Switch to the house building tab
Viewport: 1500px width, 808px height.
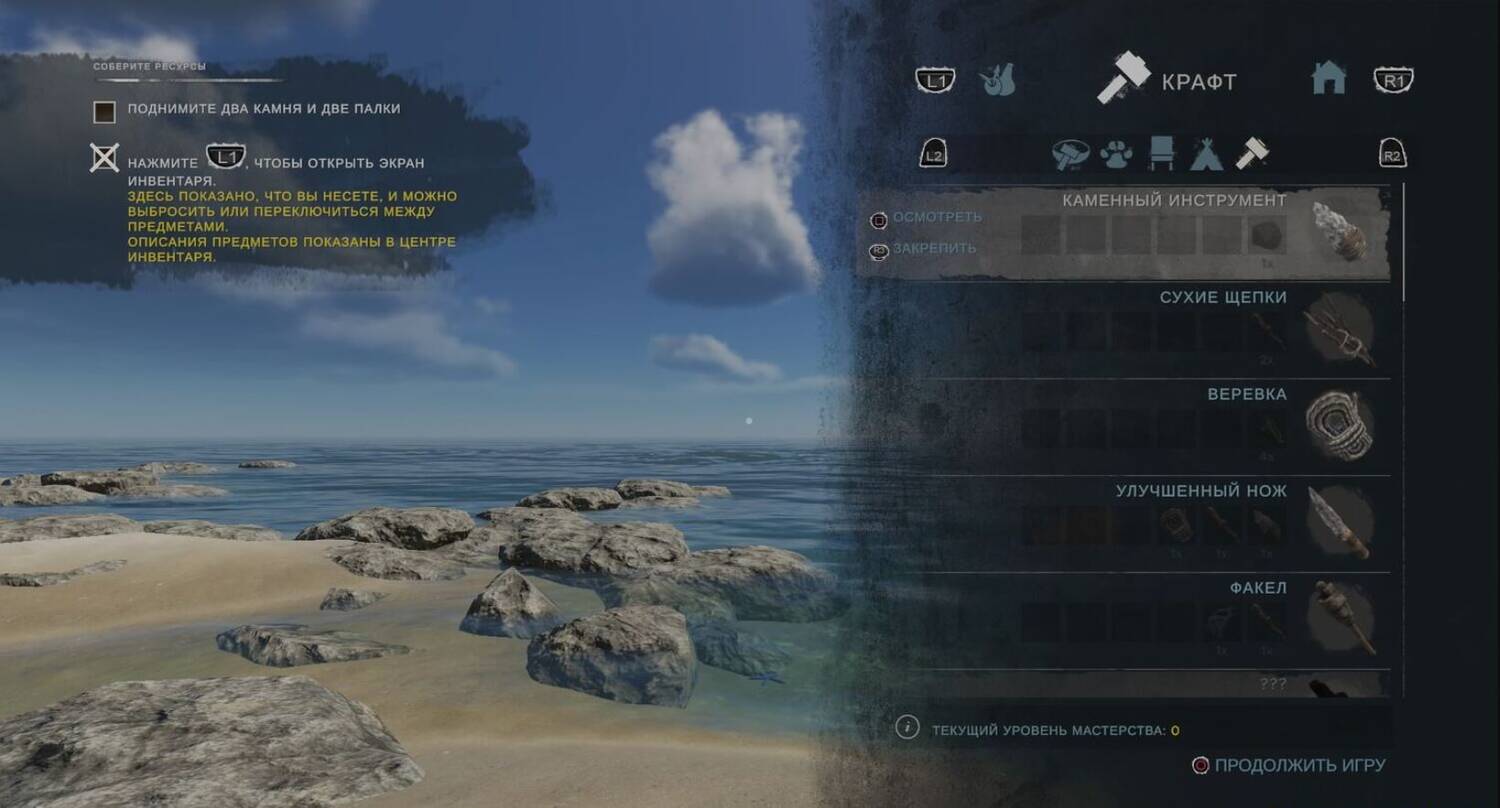coord(1328,78)
